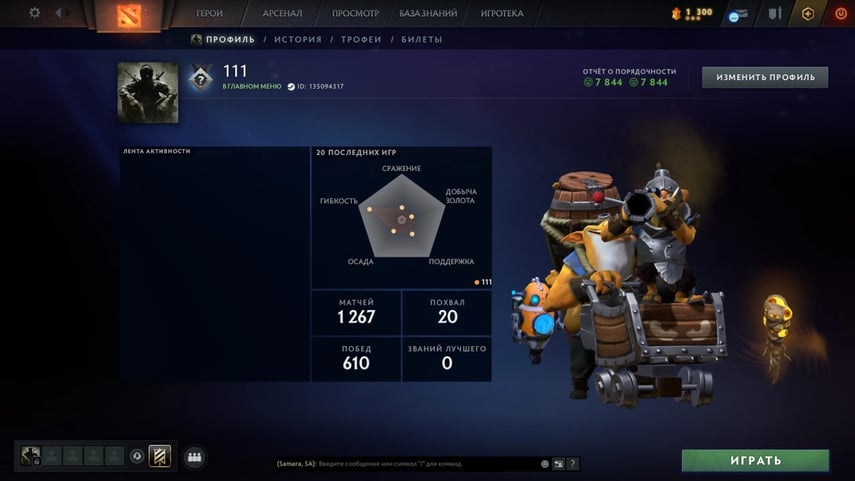The image size is (855, 481).
Task: Start matchmaking with the ИГРАТЬ button
Action: pos(755,461)
